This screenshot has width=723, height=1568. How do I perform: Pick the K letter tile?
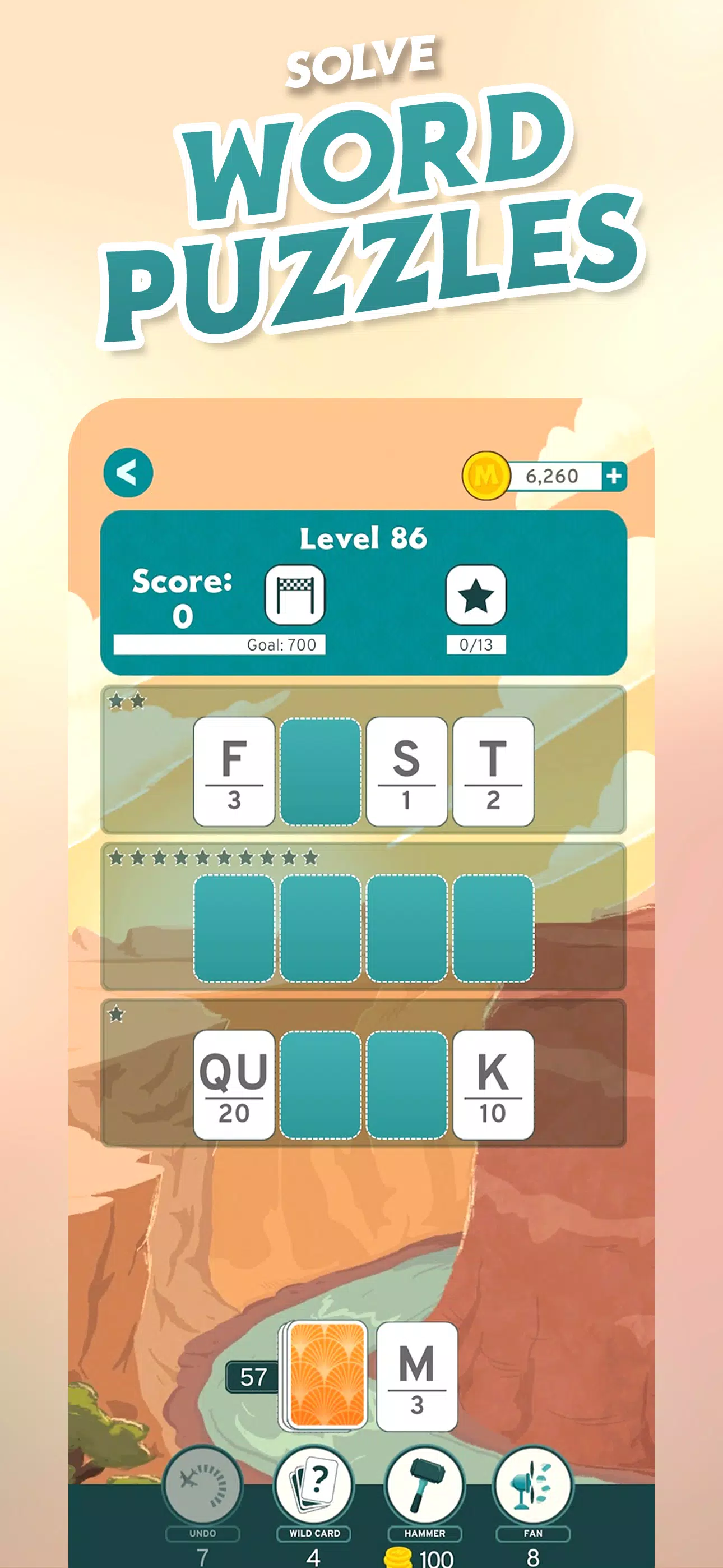click(493, 1085)
